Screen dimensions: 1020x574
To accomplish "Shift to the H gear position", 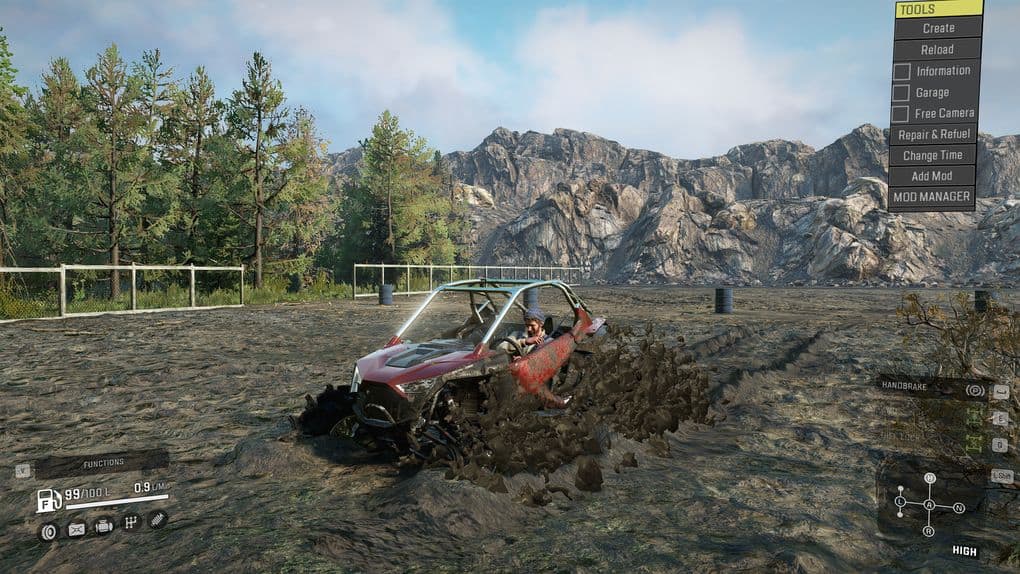I will click(929, 478).
